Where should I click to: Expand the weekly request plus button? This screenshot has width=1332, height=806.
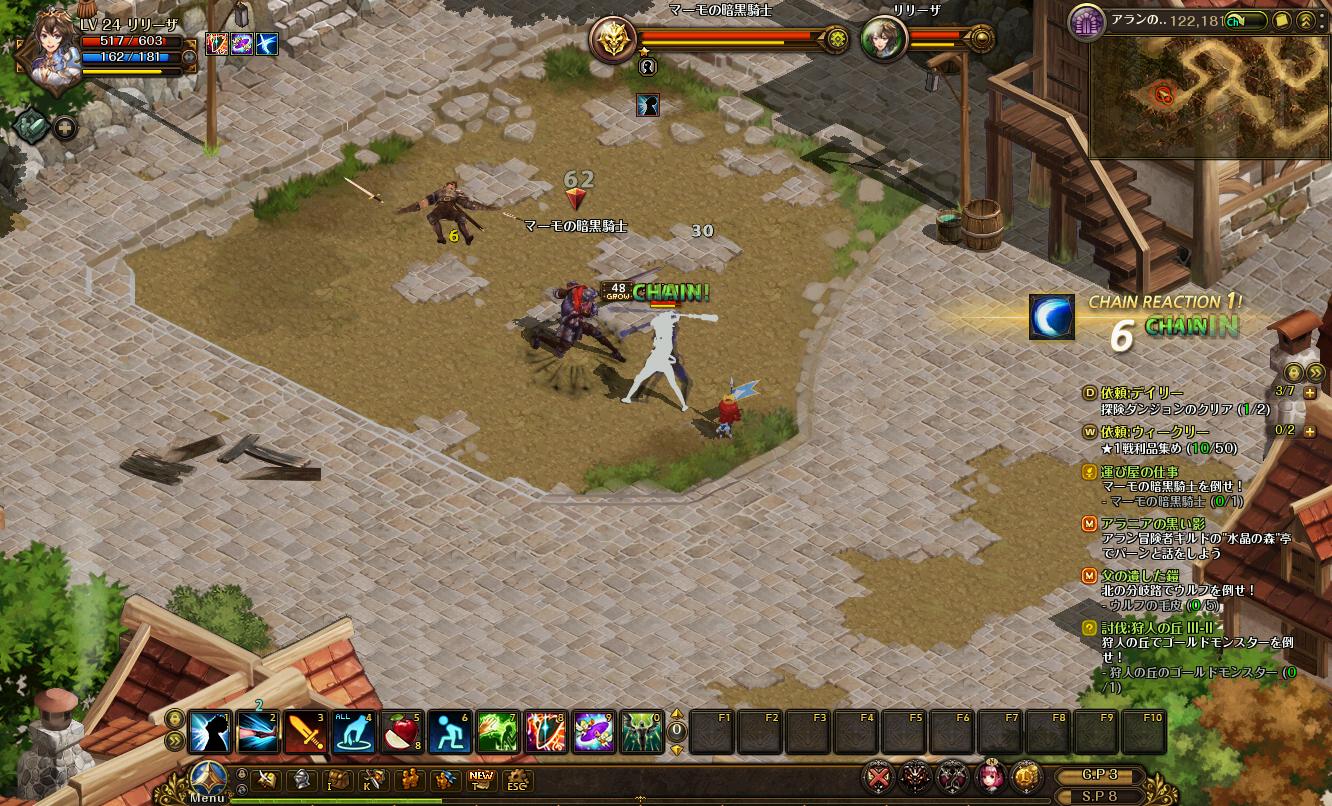point(1310,431)
